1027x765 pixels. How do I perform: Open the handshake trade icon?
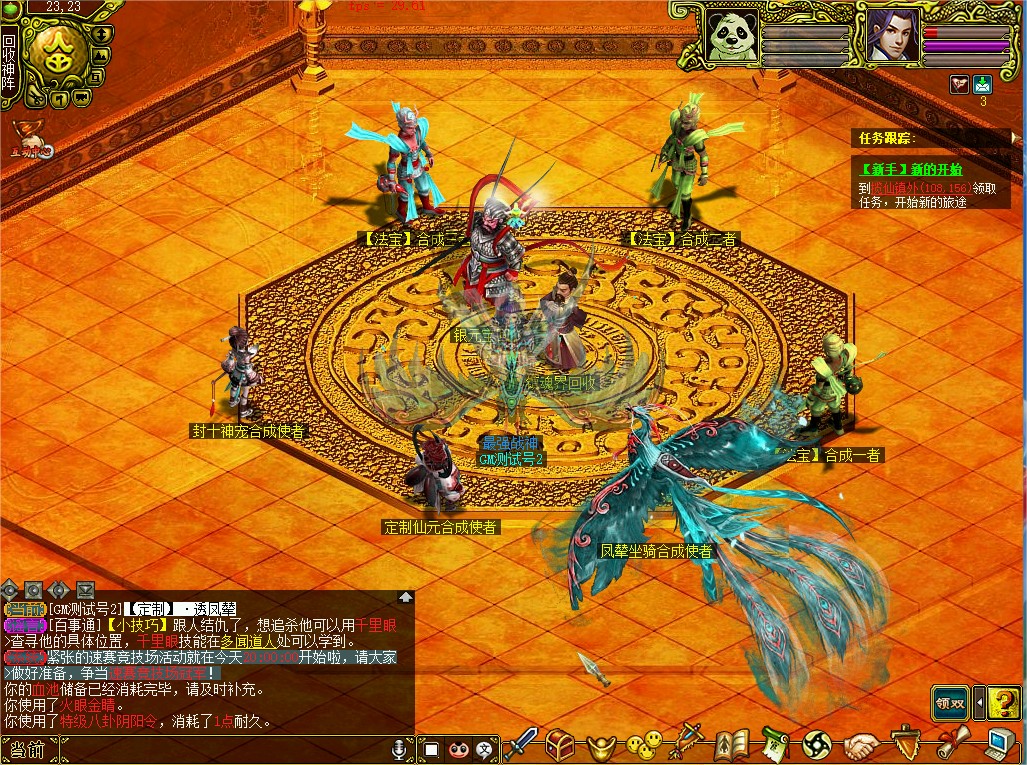[861, 746]
